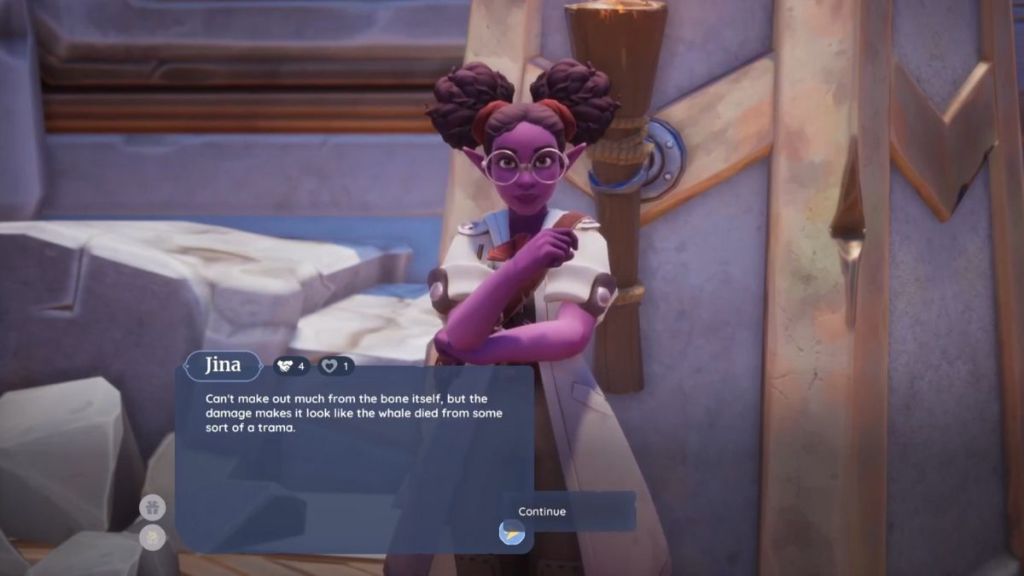The image size is (1024, 576).
Task: Open the gift icon beside the dialogue
Action: tap(152, 508)
